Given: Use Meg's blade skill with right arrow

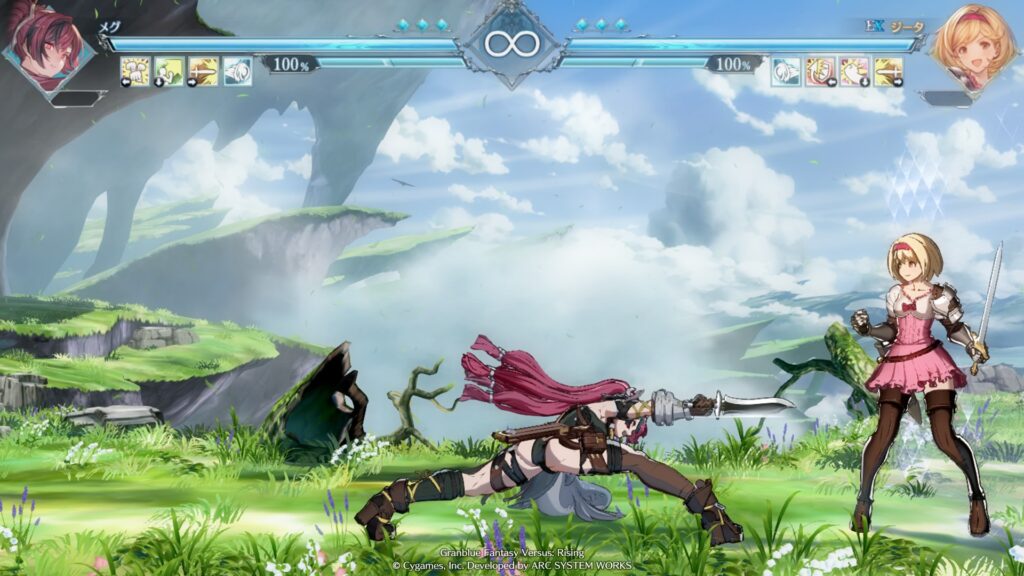Looking at the screenshot, I should [203, 71].
